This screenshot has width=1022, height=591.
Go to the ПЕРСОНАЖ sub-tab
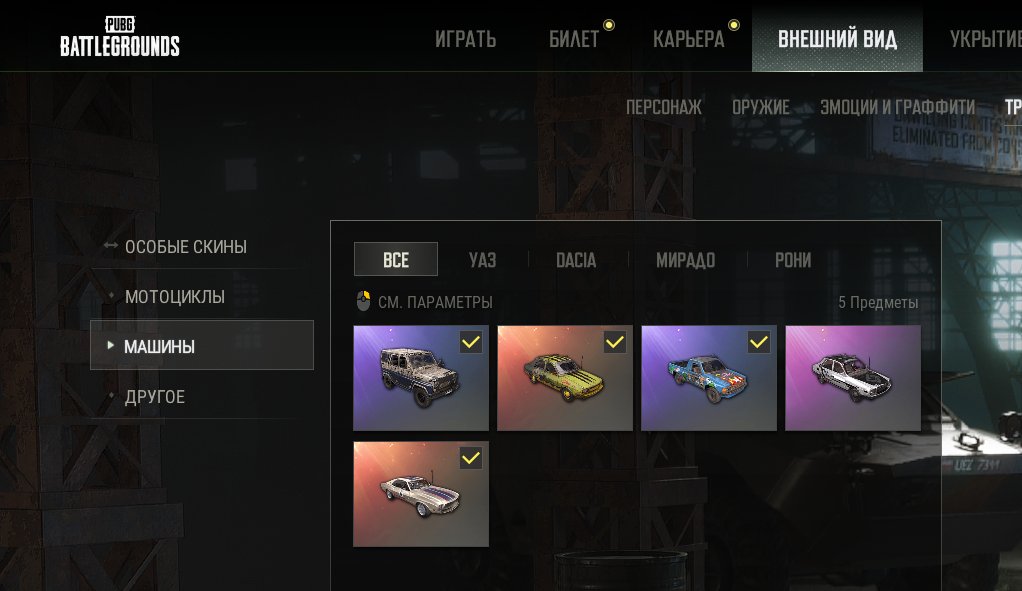(664, 107)
